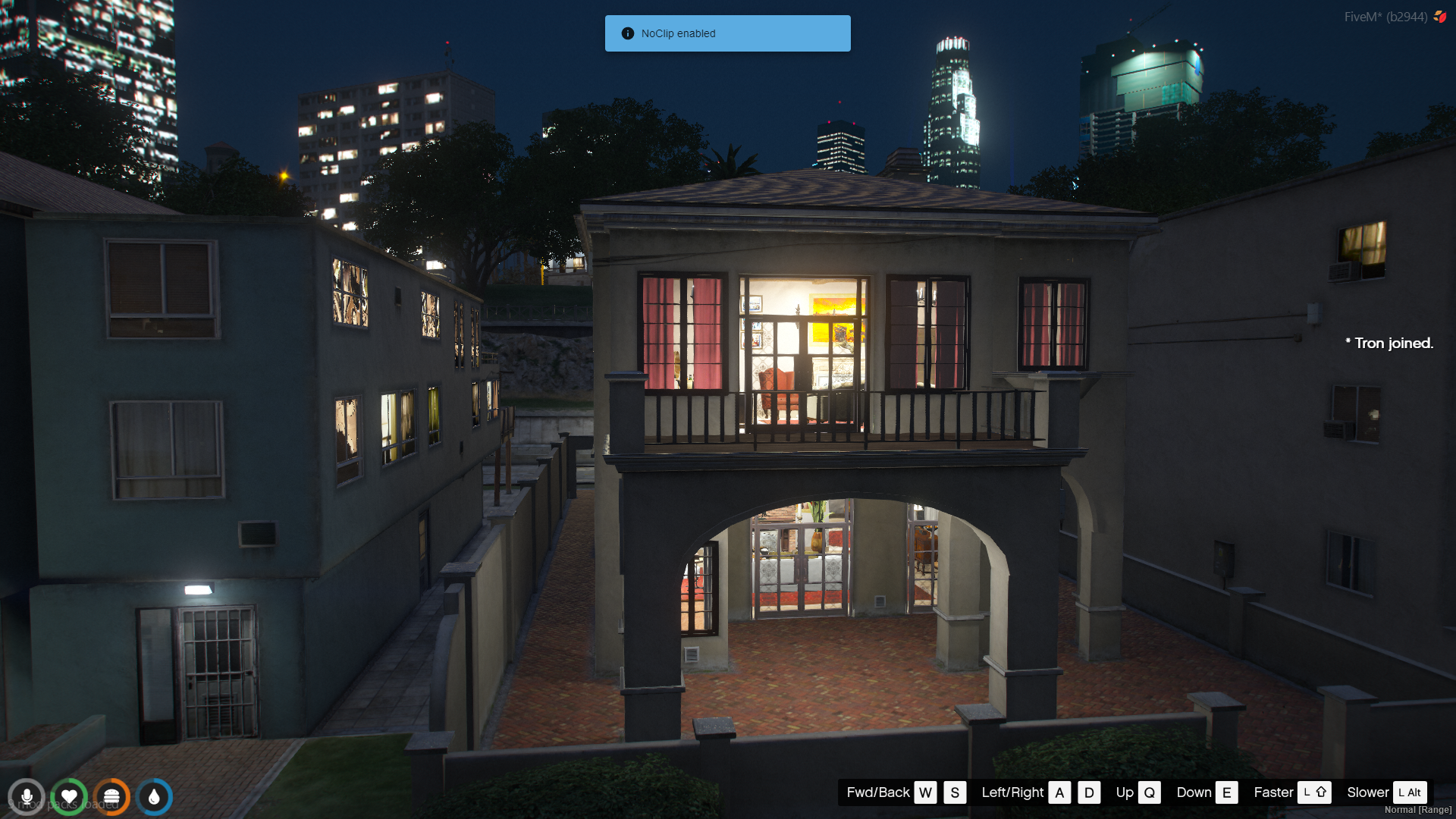Click the microphone voice indicator icon
This screenshot has width=1456, height=819.
point(27,797)
